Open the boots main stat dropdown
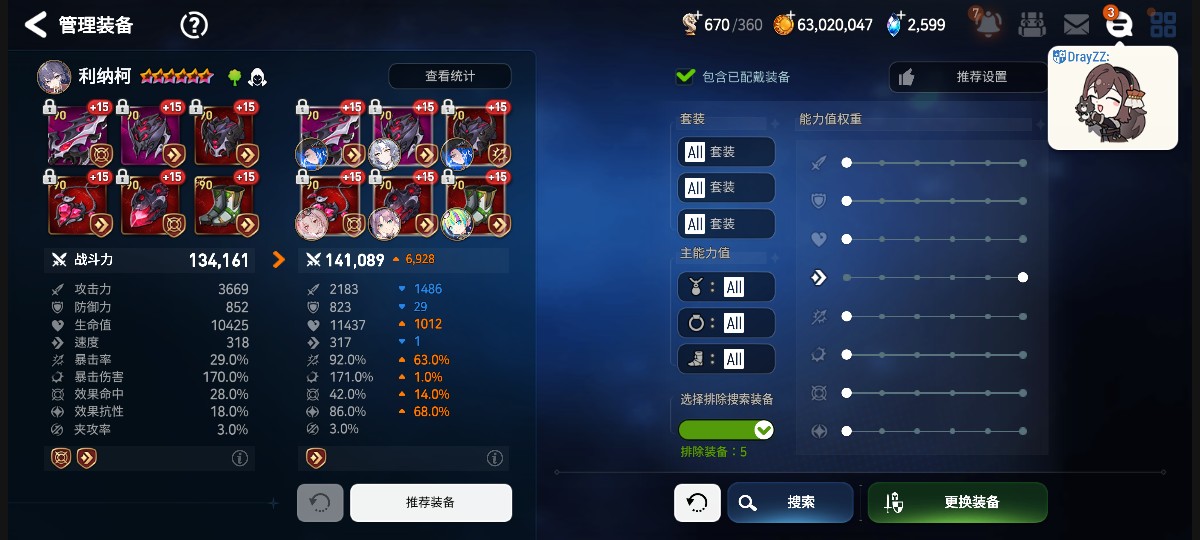The image size is (1200, 540). click(726, 359)
